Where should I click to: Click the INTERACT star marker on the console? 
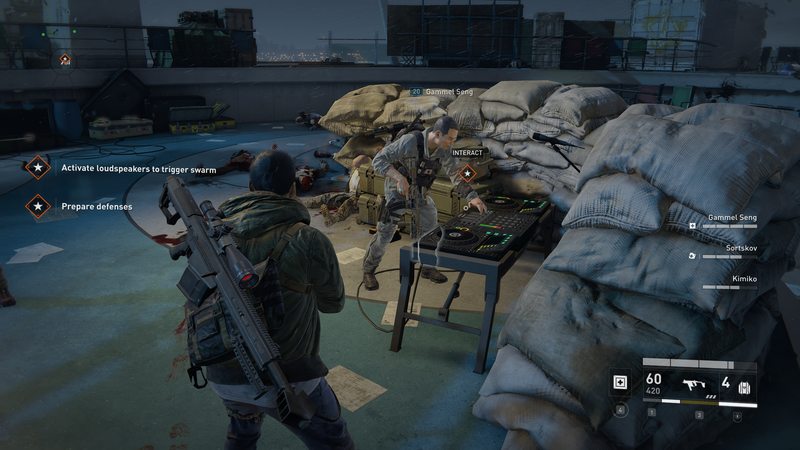point(467,173)
